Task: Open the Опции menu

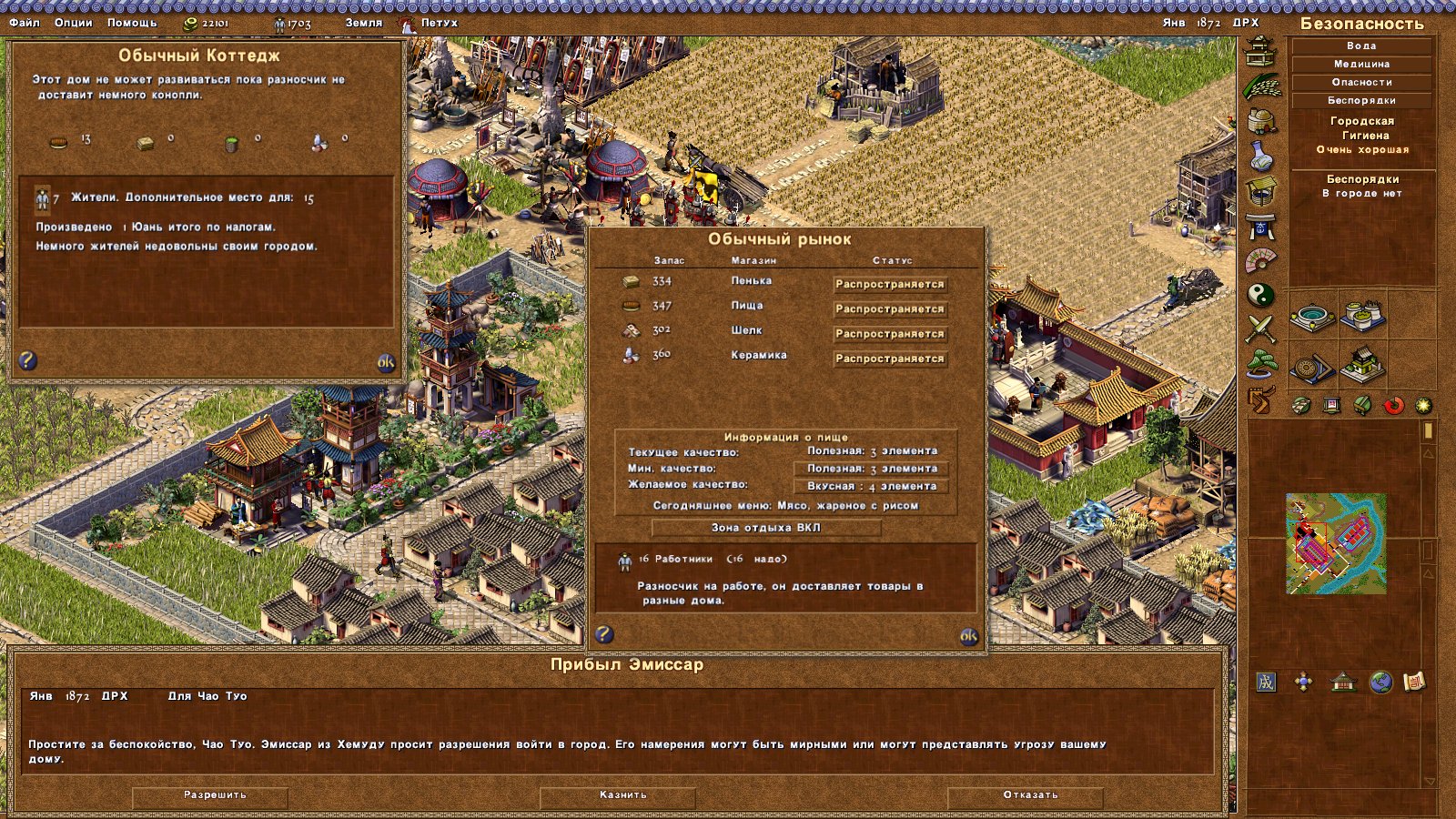Action: tap(73, 23)
